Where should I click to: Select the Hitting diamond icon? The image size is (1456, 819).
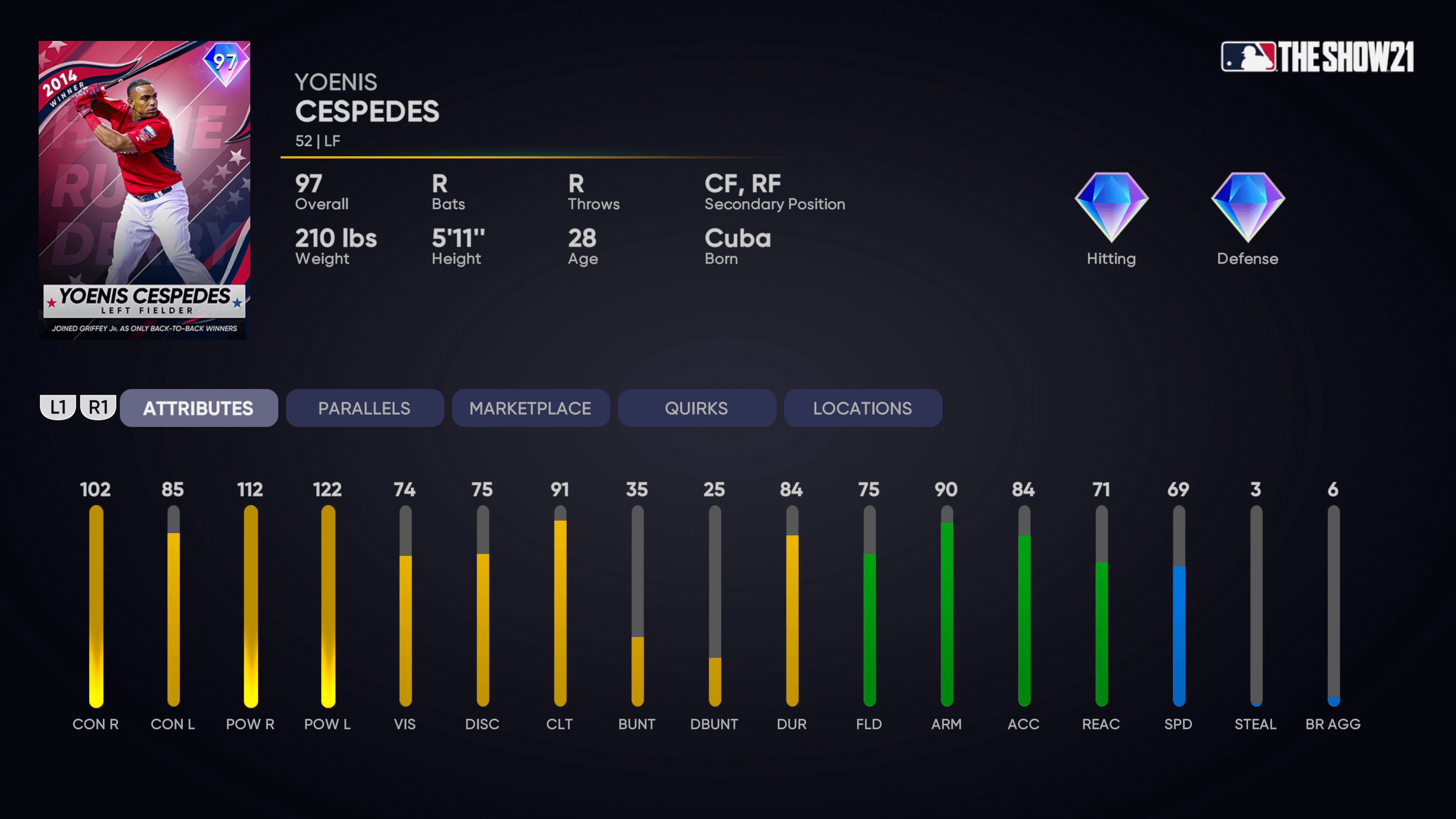coord(1111,207)
